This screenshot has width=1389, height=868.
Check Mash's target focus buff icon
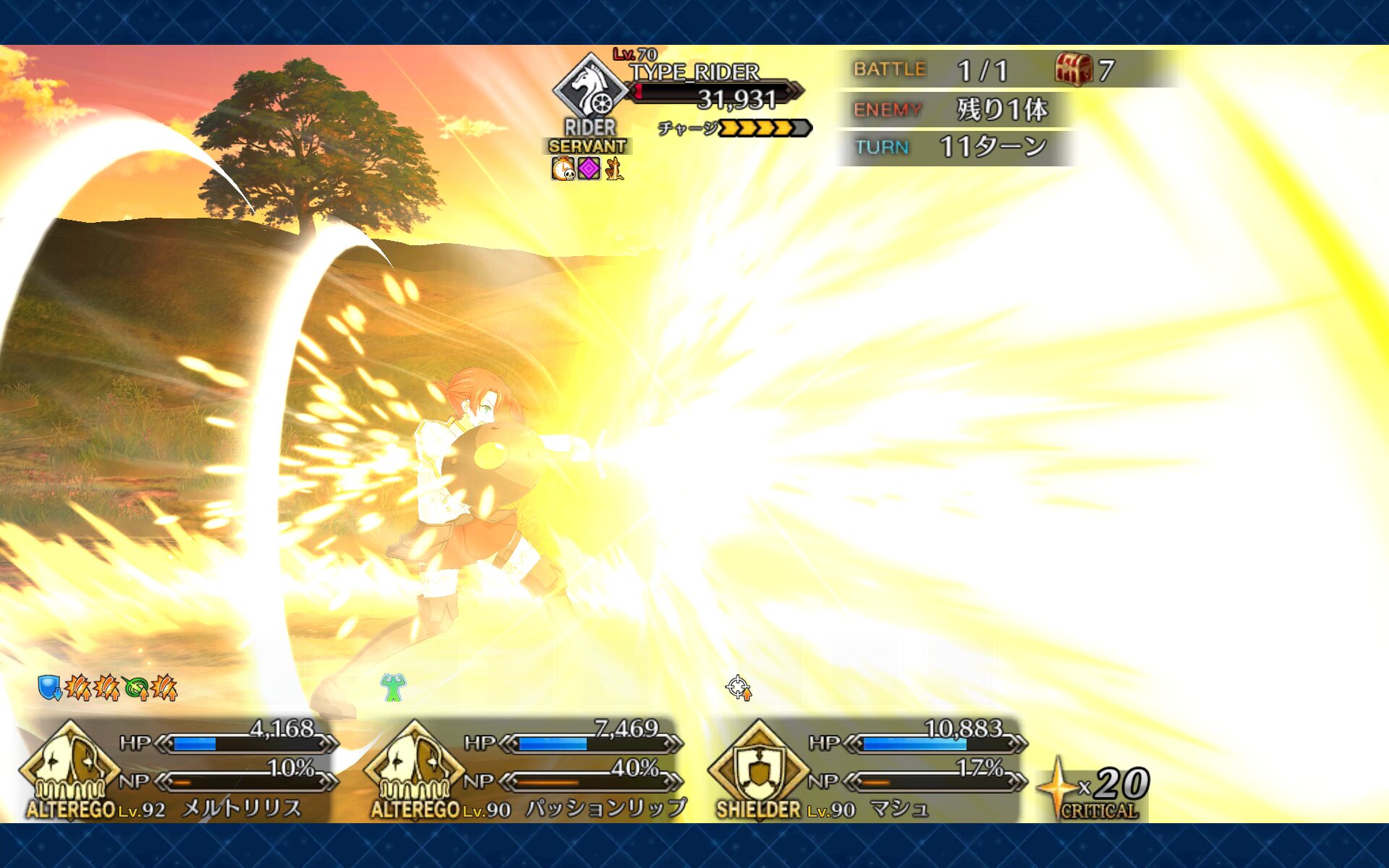pyautogui.click(x=739, y=687)
